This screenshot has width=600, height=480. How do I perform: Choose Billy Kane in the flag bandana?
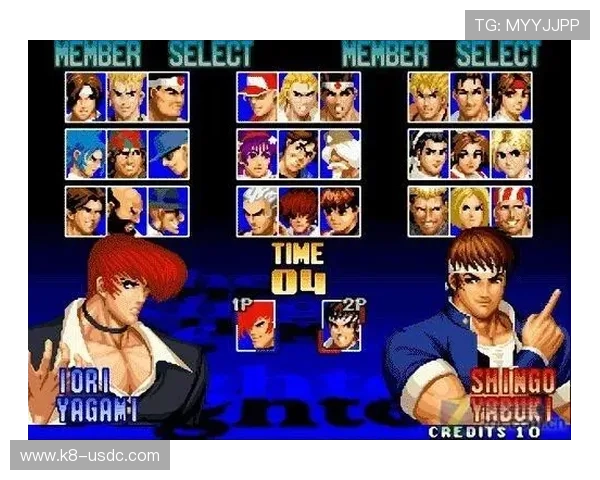pos(512,211)
